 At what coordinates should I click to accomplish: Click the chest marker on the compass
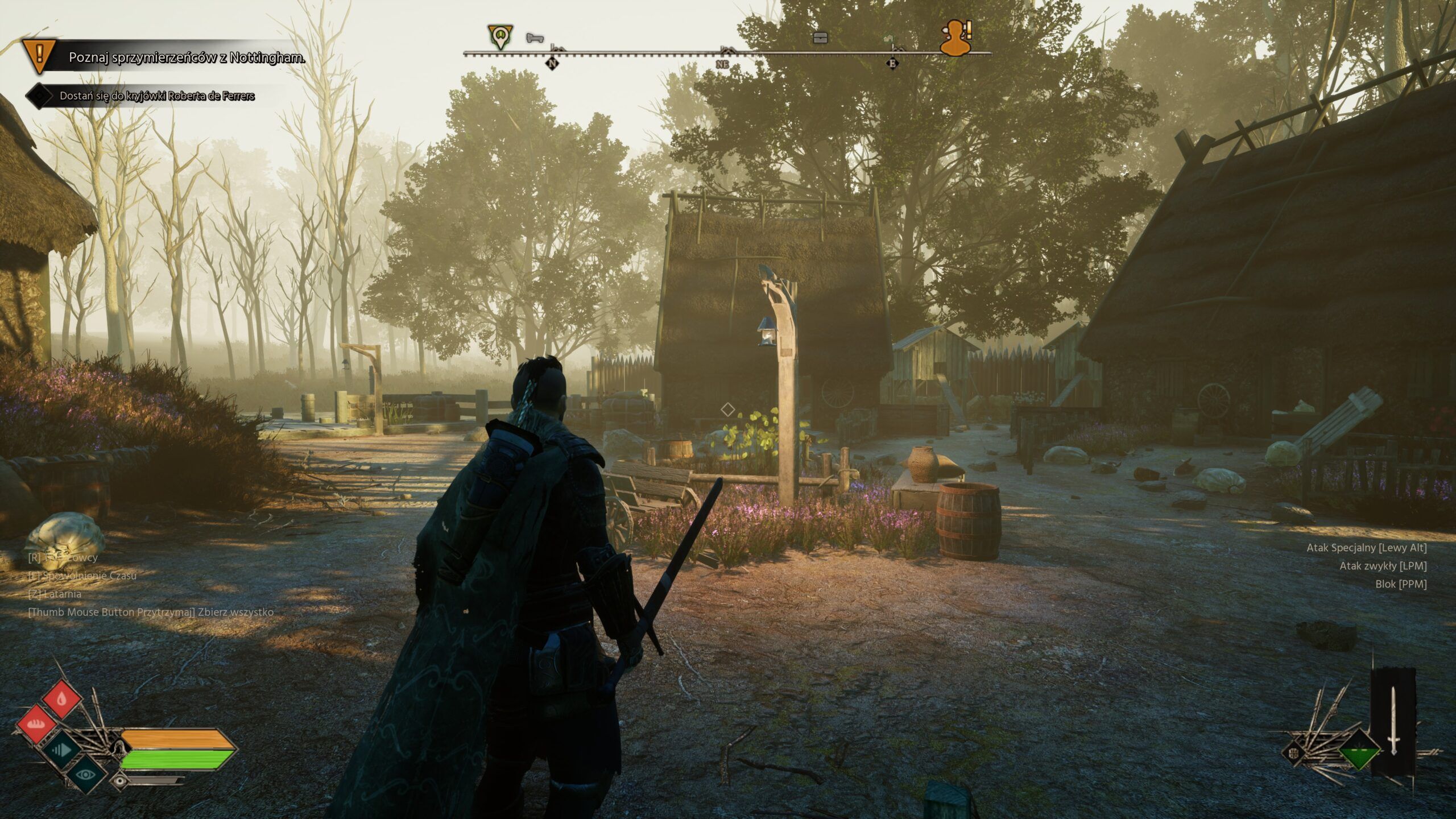coord(820,38)
